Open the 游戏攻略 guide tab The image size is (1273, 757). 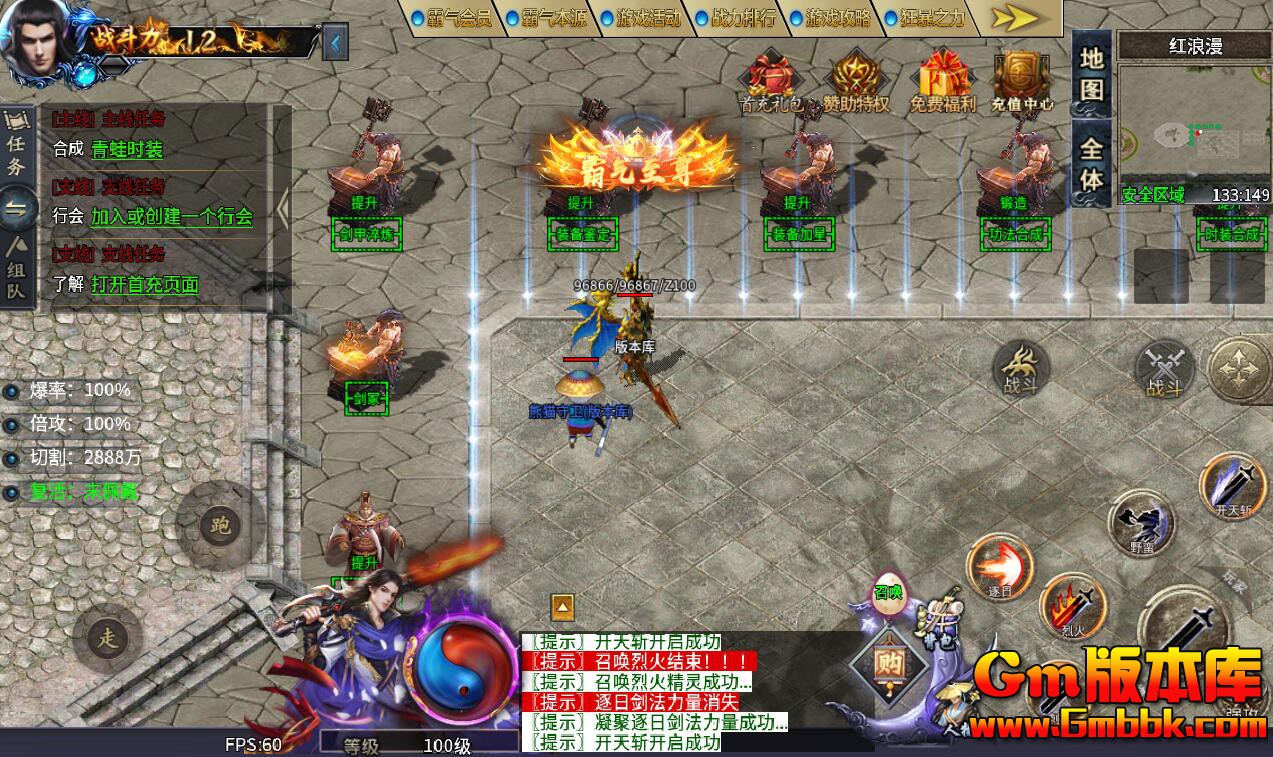[x=833, y=18]
